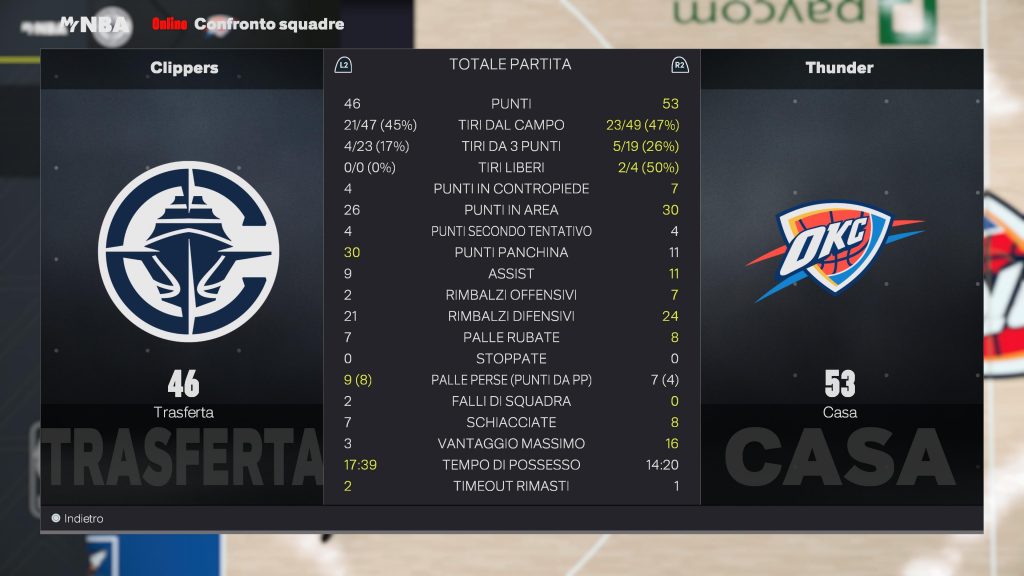The width and height of the screenshot is (1024, 576).
Task: Select the Clippers team panel
Action: (183, 270)
